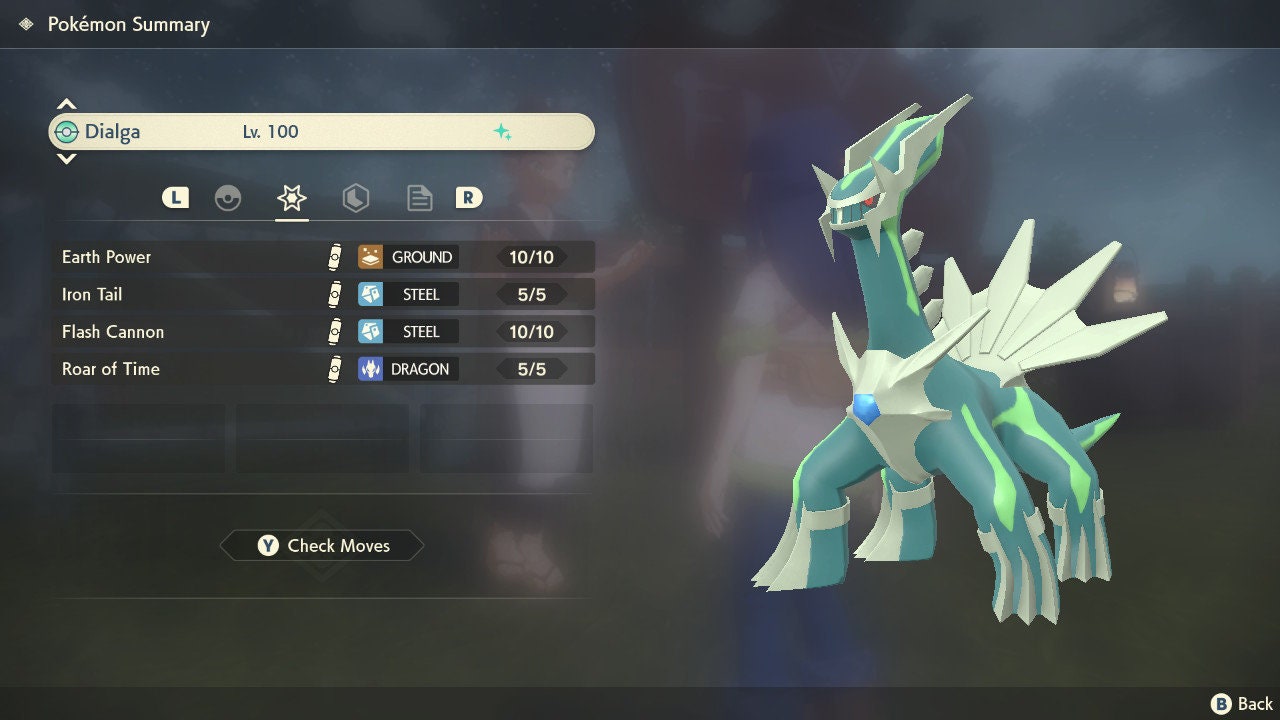1280x720 pixels.
Task: Switch to the Poké Ball summary tab
Action: point(228,198)
